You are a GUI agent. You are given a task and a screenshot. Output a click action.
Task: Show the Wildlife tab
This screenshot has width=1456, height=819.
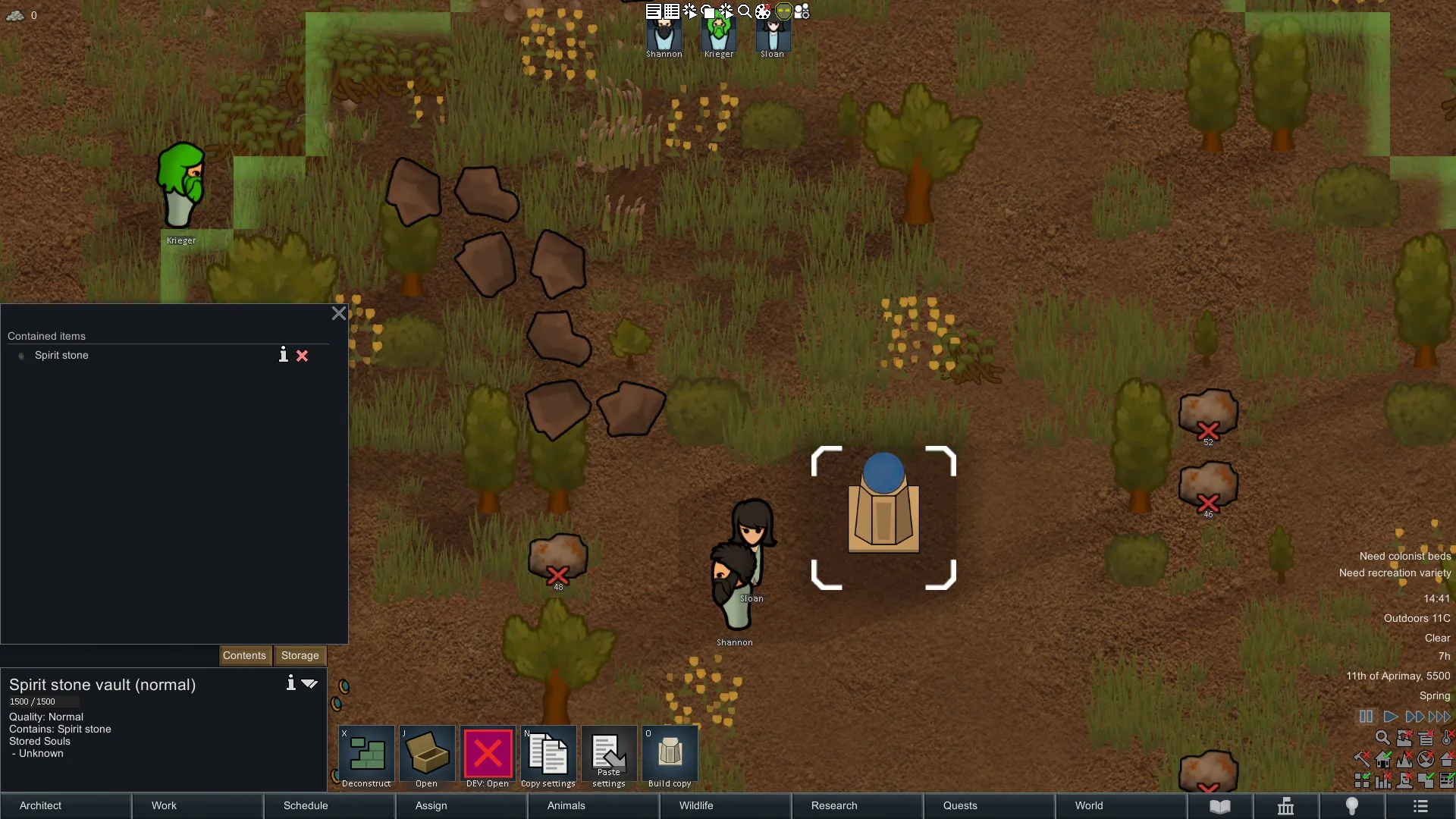[x=725, y=805]
